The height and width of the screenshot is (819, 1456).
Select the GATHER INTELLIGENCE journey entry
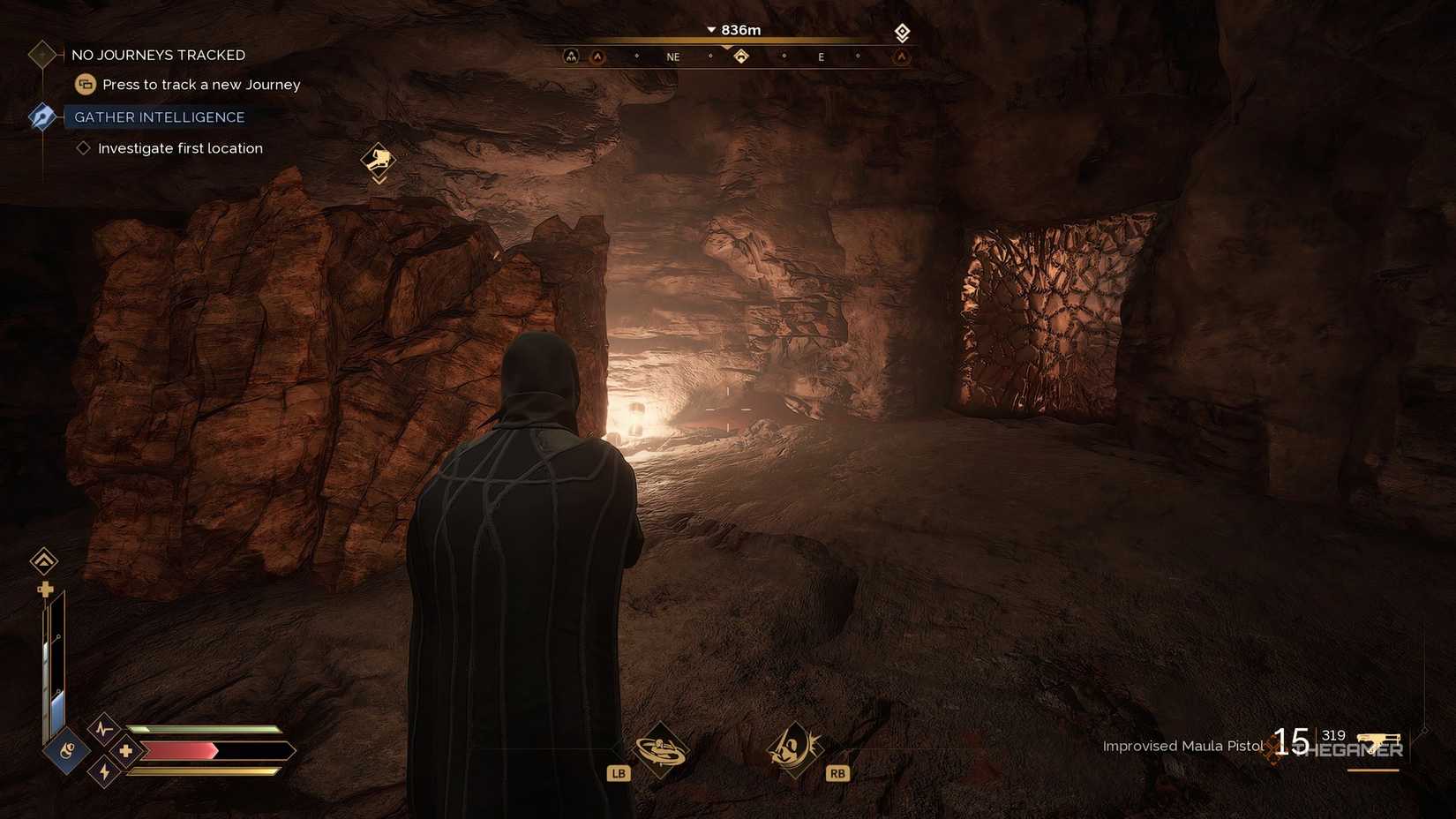pos(159,116)
